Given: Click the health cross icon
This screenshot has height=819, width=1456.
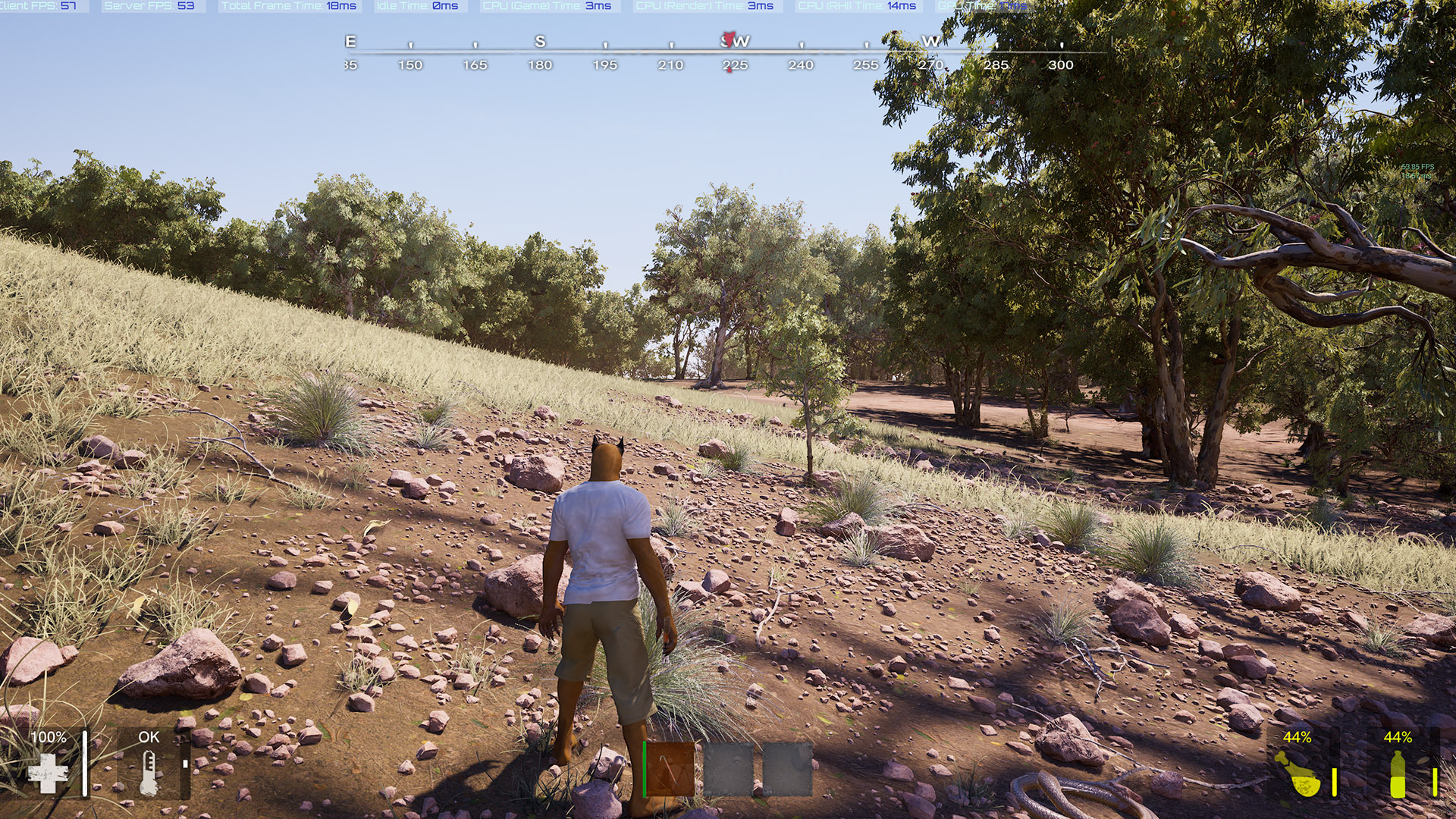Looking at the screenshot, I should [48, 773].
